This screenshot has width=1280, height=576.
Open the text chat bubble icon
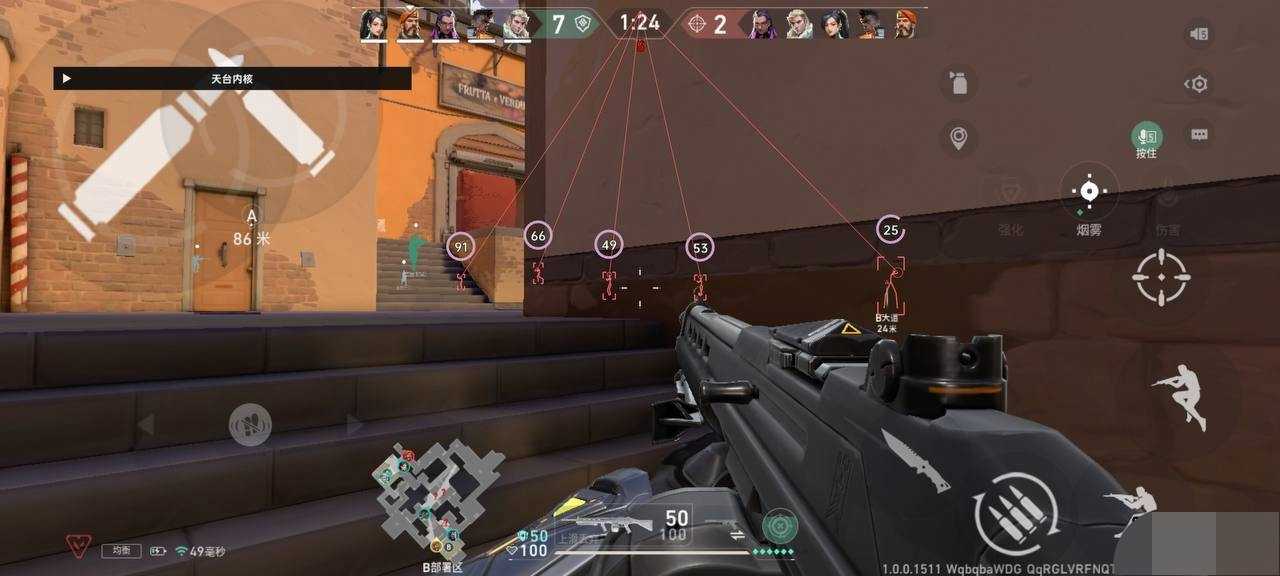point(1199,135)
